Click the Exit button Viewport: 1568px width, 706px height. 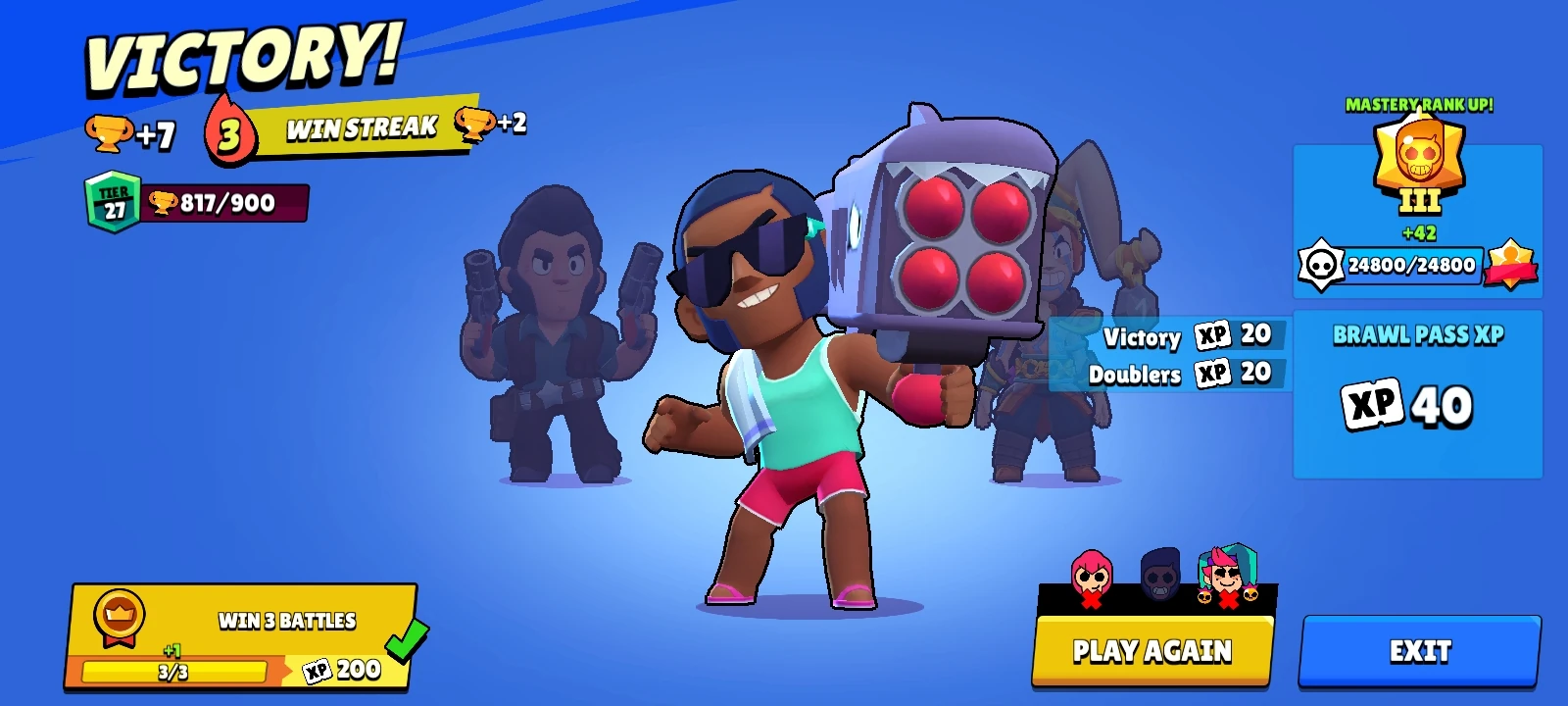click(1423, 650)
